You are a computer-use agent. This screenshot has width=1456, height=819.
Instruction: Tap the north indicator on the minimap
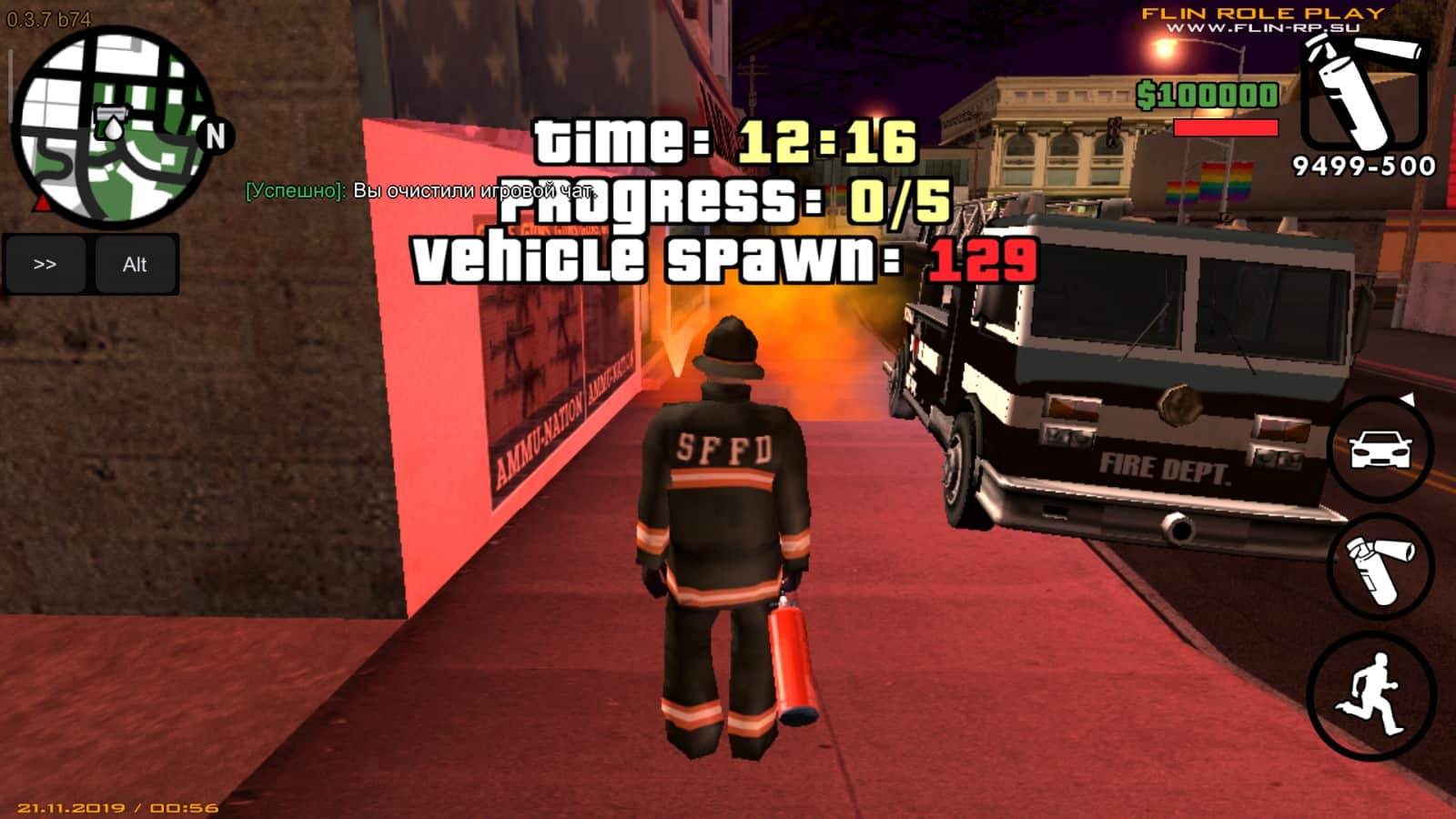(x=215, y=136)
